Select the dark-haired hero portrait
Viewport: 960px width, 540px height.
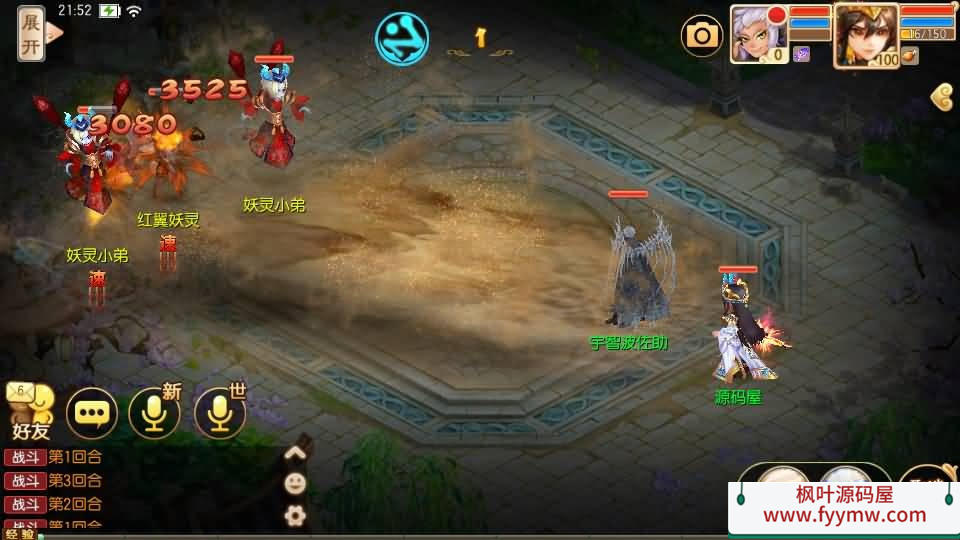(x=866, y=34)
